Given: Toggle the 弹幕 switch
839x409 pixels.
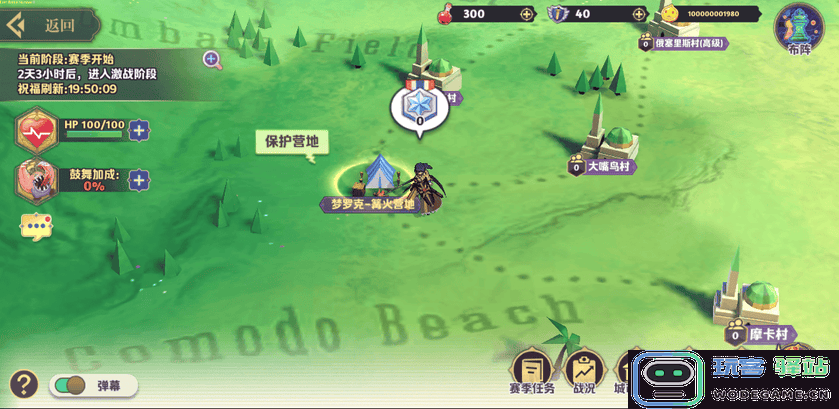Looking at the screenshot, I should [69, 385].
